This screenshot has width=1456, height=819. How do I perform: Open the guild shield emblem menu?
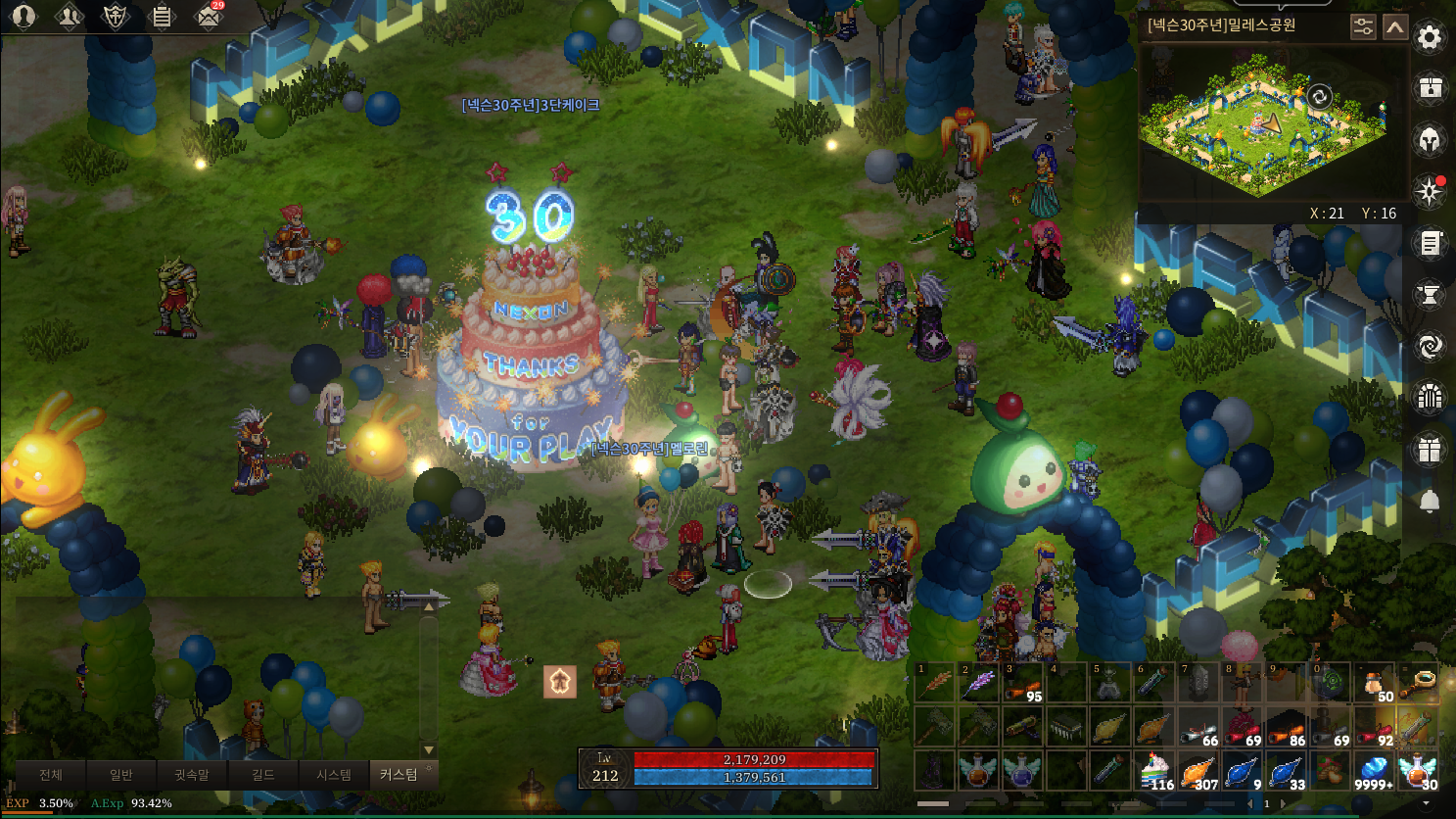pyautogui.click(x=116, y=16)
